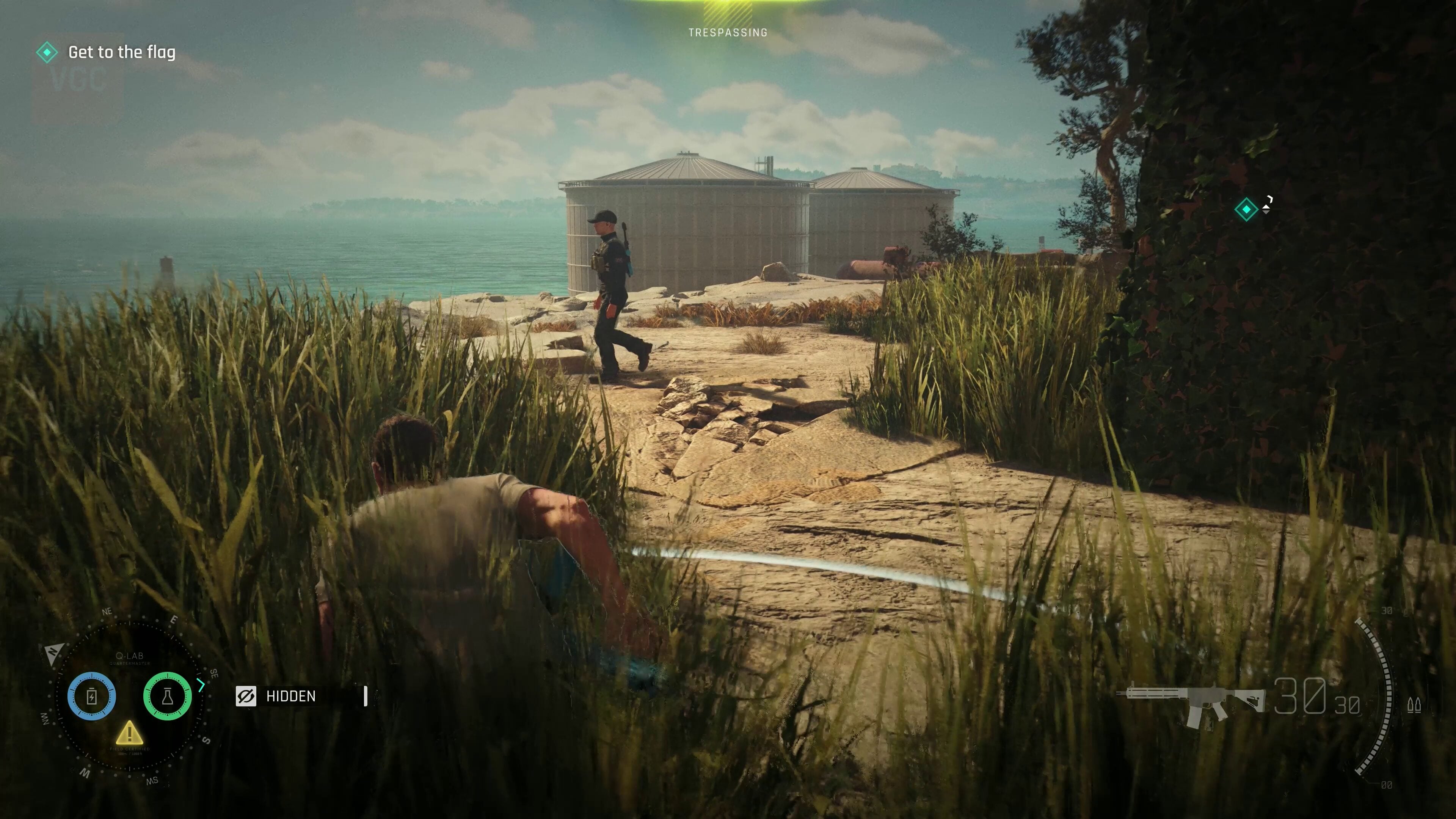This screenshot has height=819, width=1456.
Task: Click the twin-bullet fire mode icon
Action: tap(1414, 705)
